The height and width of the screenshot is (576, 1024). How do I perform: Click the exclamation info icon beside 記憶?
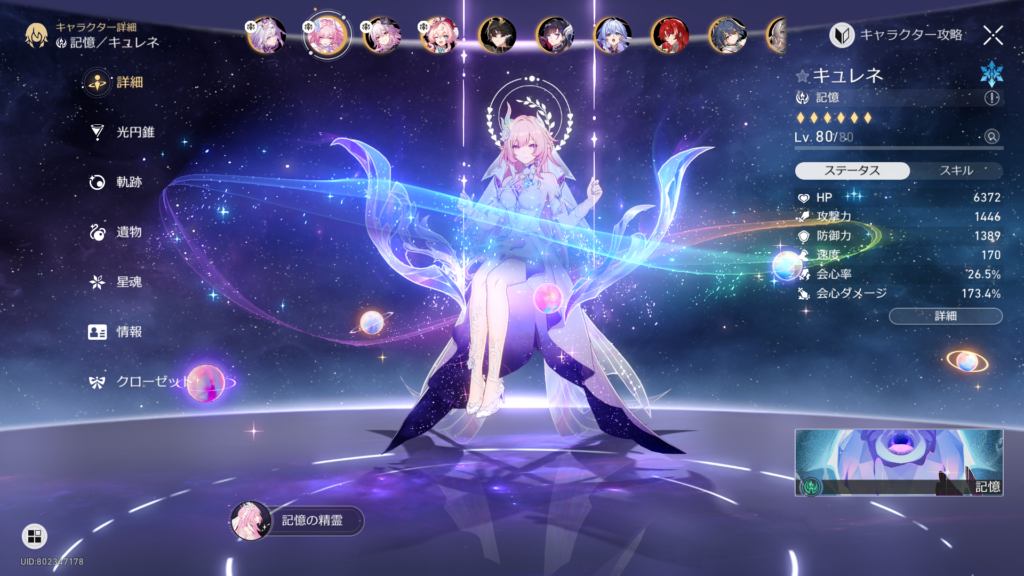click(x=991, y=98)
